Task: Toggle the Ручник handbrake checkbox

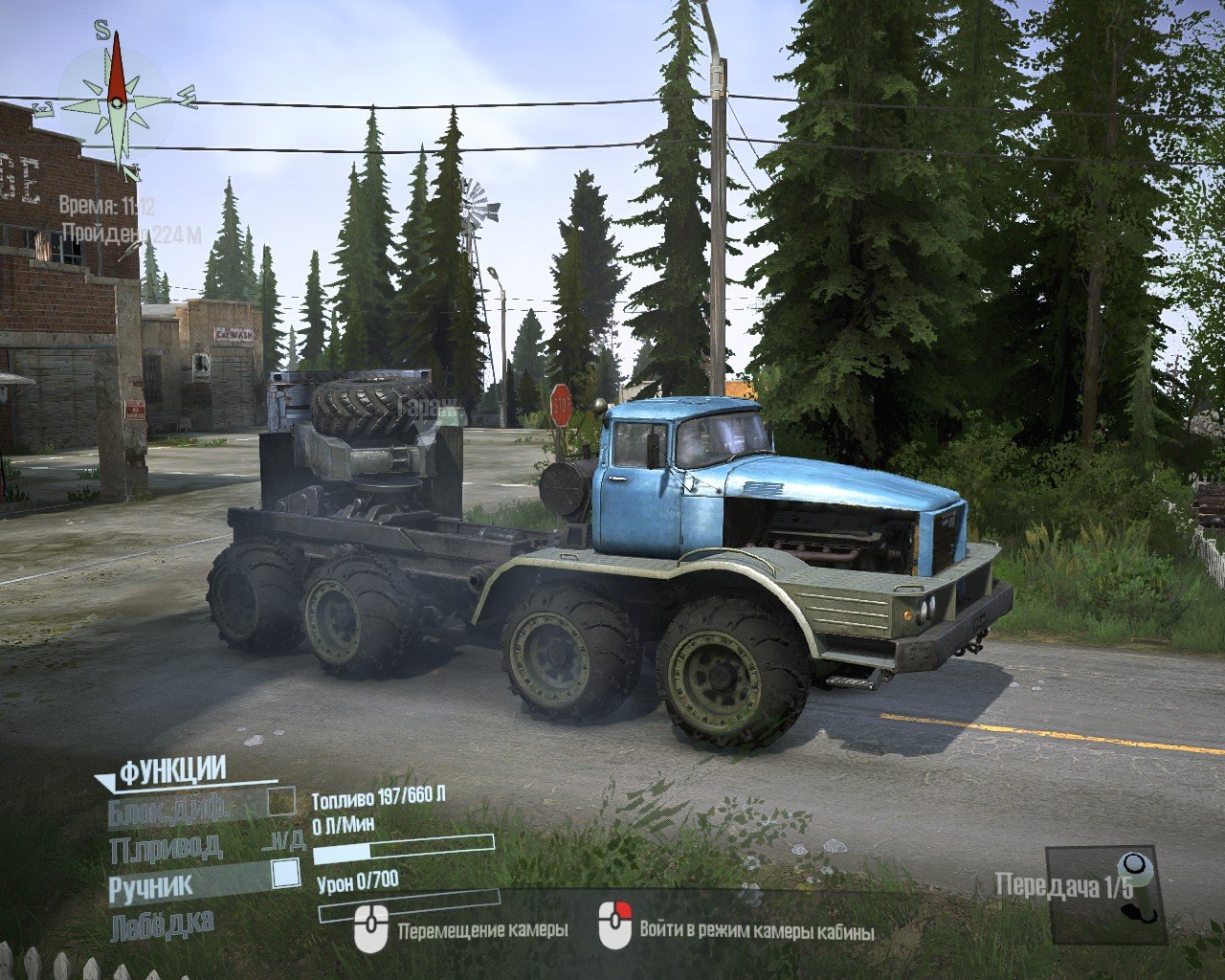Action: (285, 875)
